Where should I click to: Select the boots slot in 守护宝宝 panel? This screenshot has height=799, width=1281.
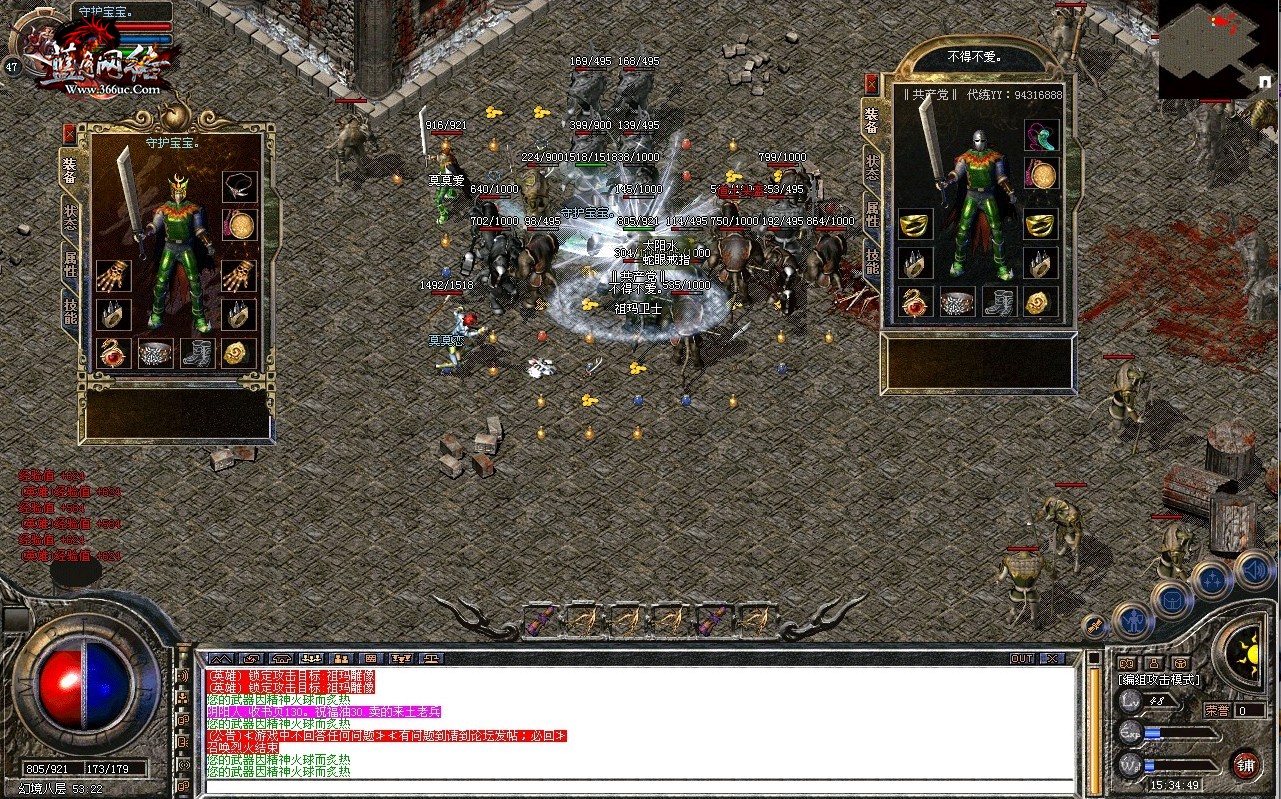(x=197, y=353)
